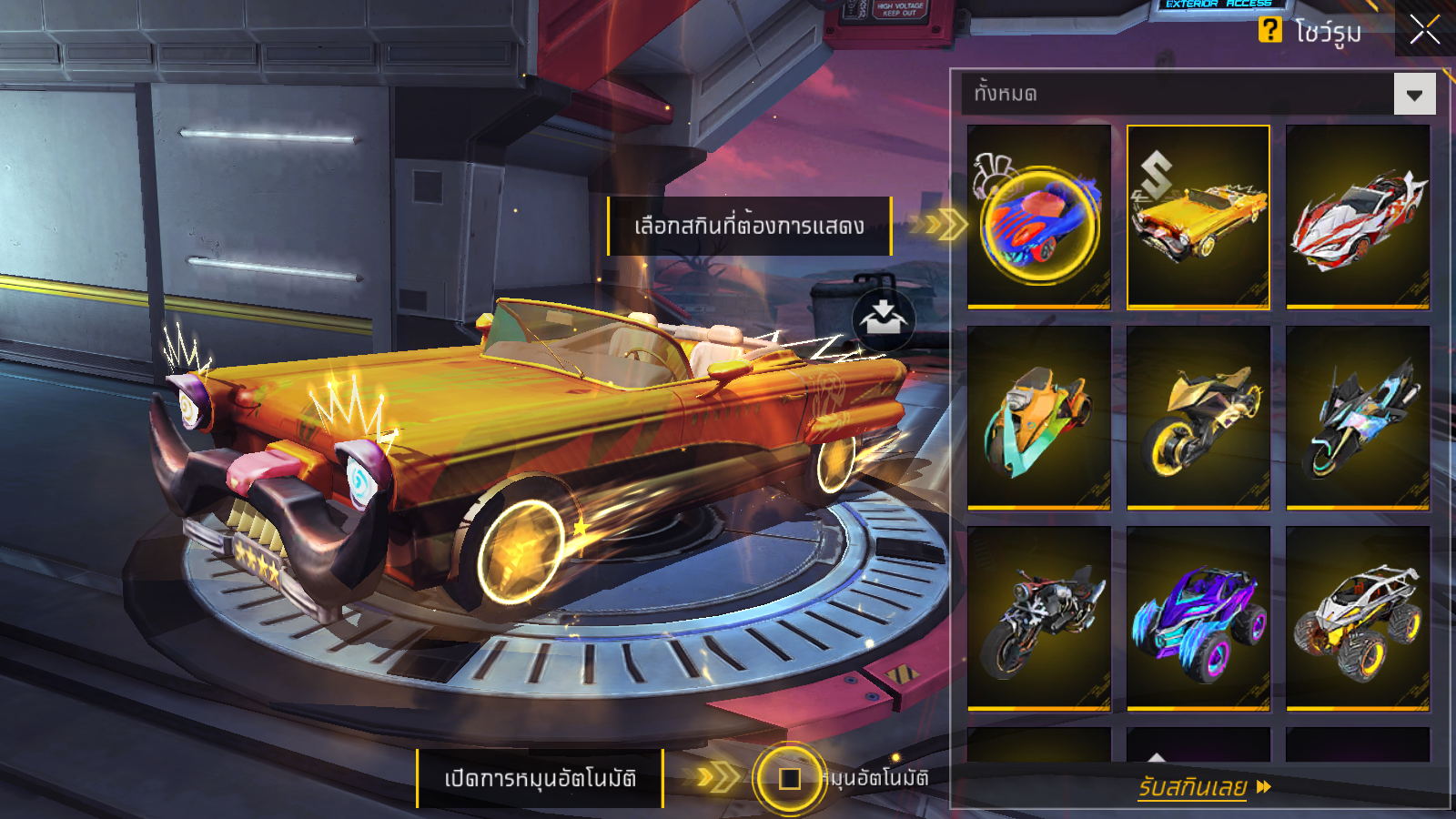Click the round download icon button
The image size is (1456, 819).
(883, 319)
